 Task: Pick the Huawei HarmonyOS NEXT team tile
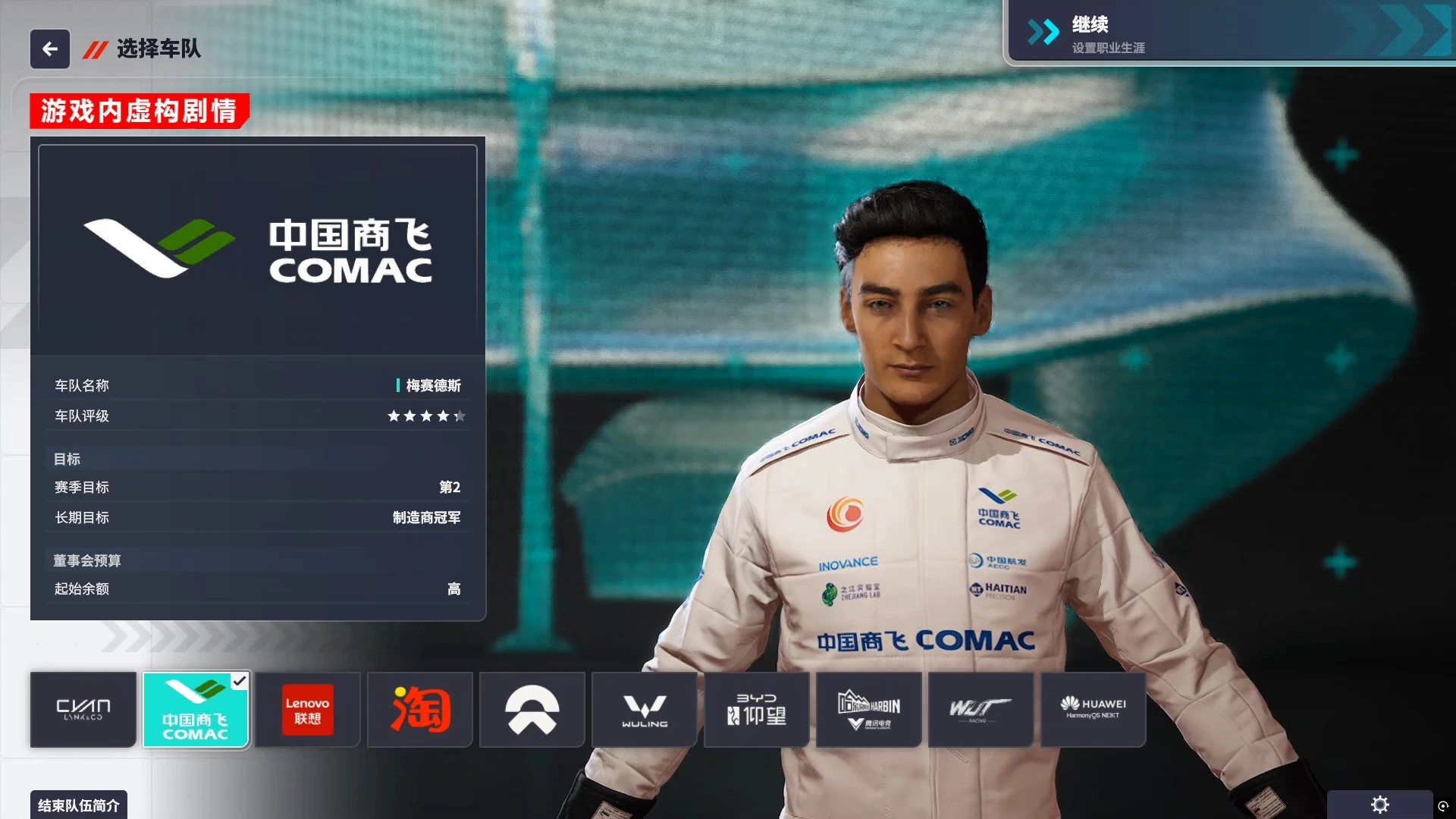[x=1093, y=710]
